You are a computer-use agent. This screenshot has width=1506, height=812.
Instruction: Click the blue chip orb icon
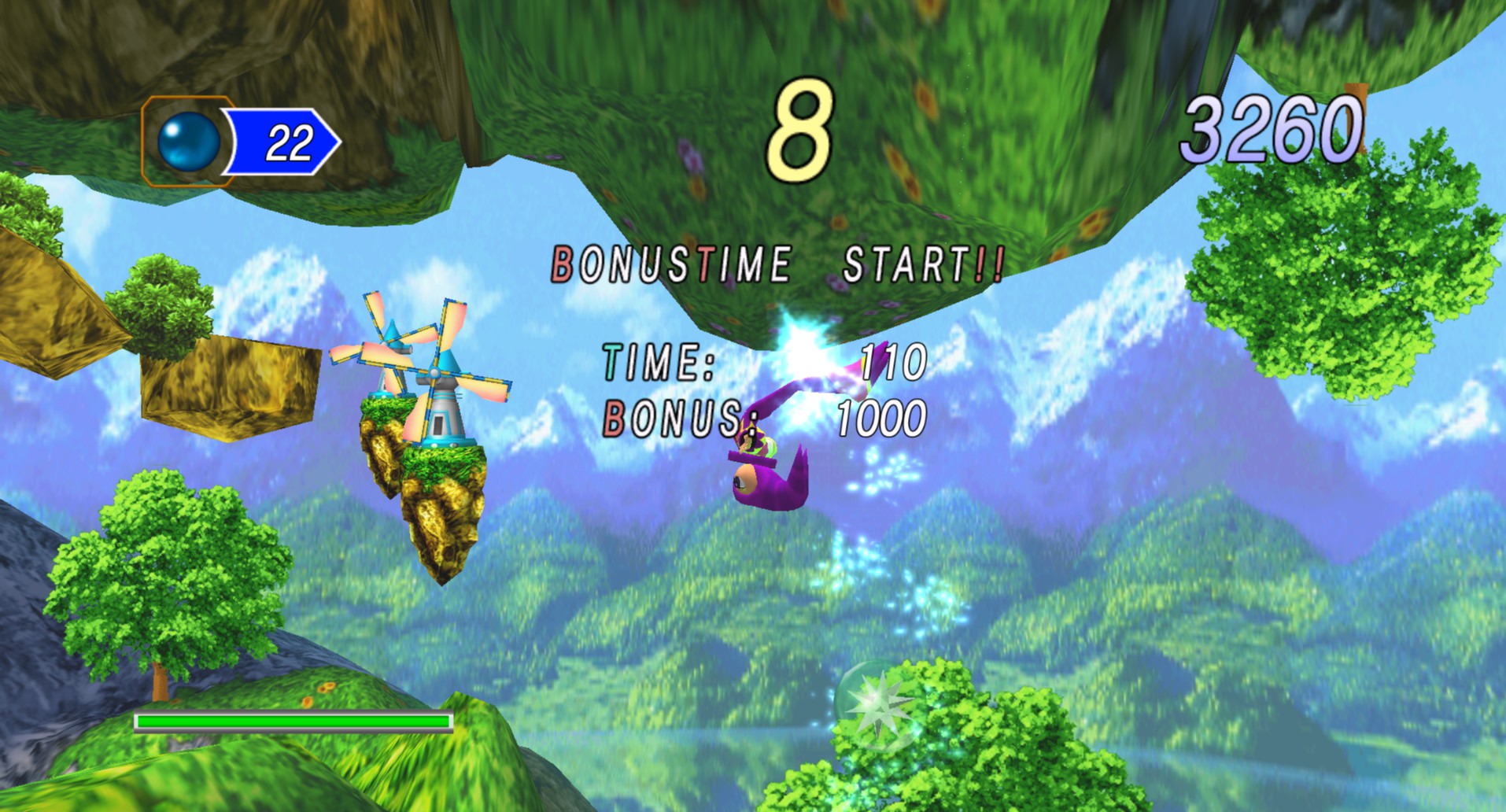(x=189, y=142)
